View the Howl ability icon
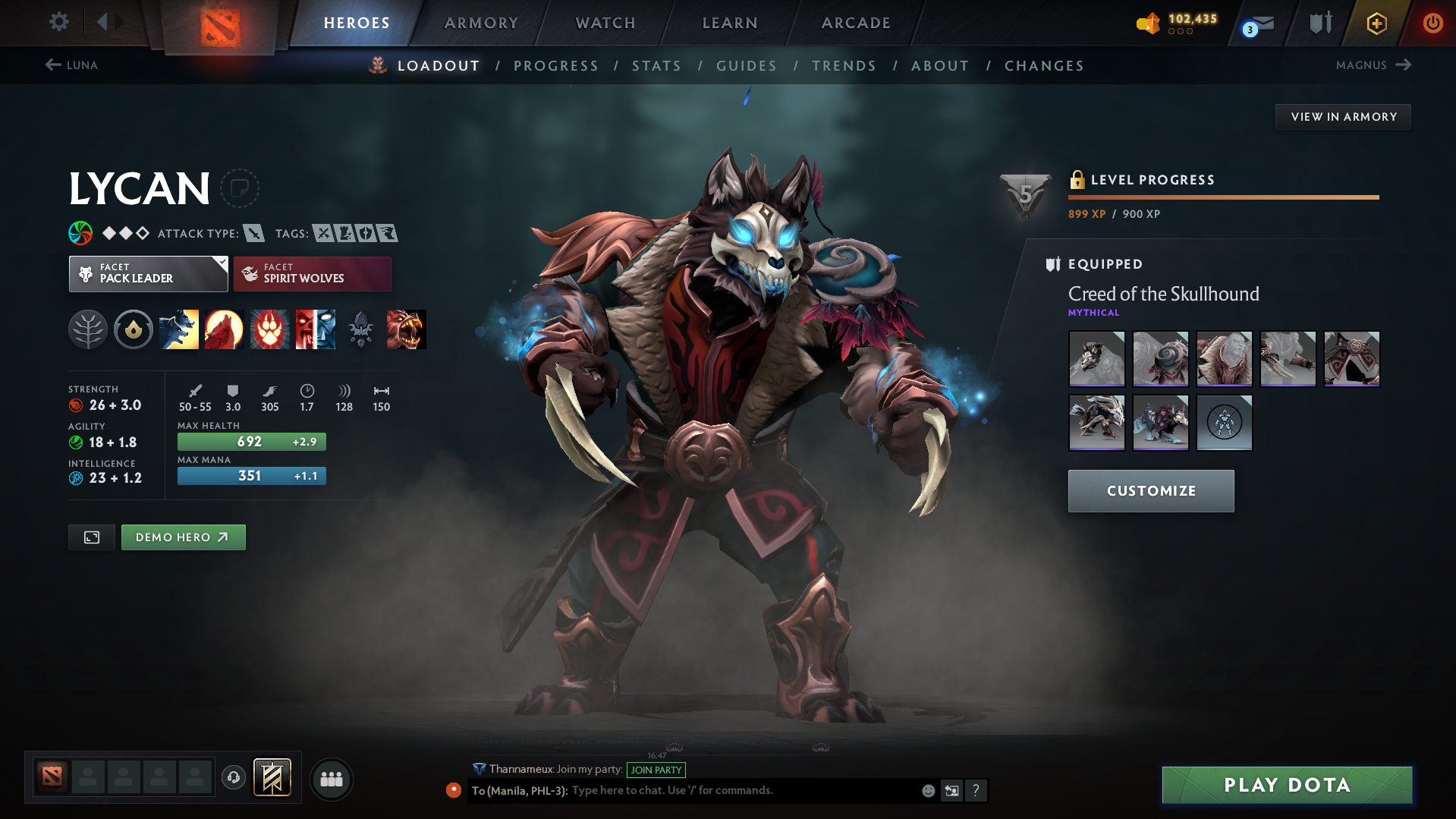This screenshot has width=1456, height=819. [x=225, y=329]
